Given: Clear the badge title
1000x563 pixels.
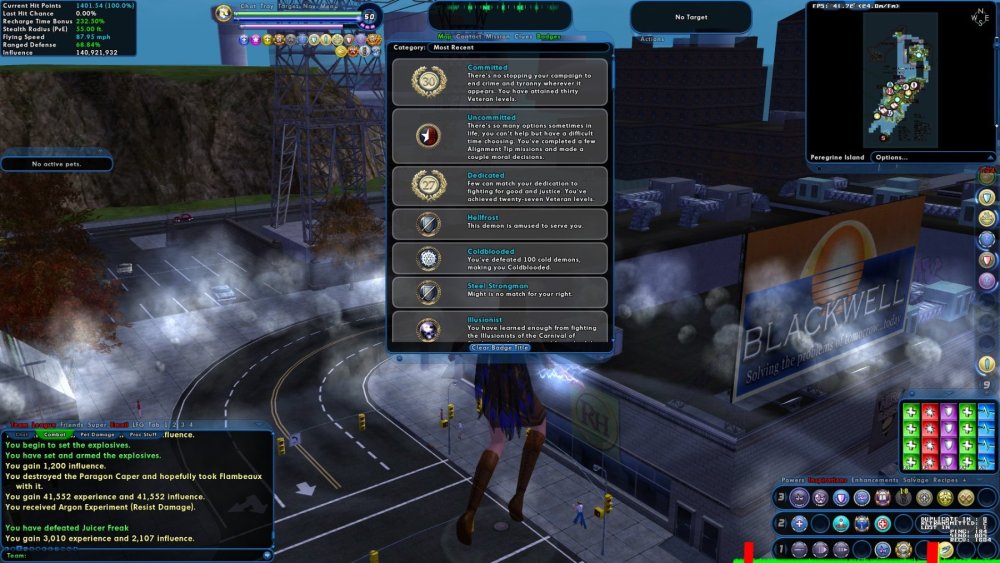Looking at the screenshot, I should pyautogui.click(x=499, y=347).
